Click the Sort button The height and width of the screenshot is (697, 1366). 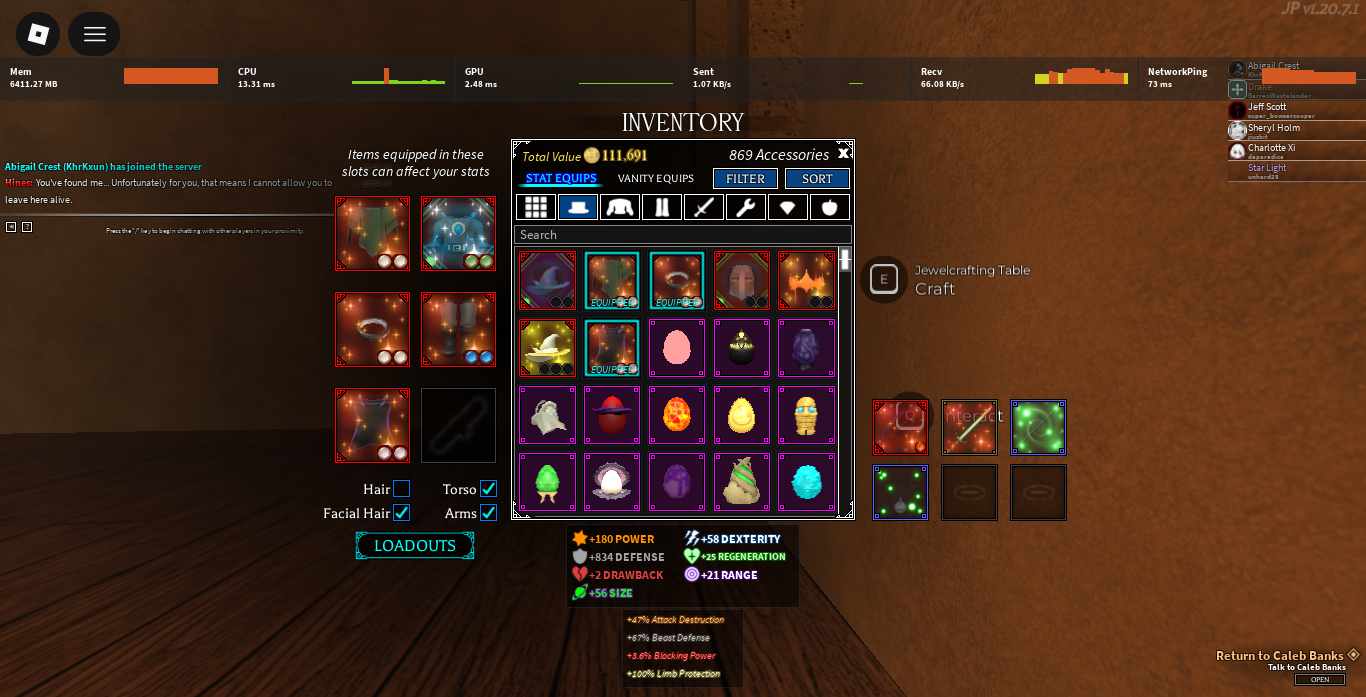coord(817,179)
